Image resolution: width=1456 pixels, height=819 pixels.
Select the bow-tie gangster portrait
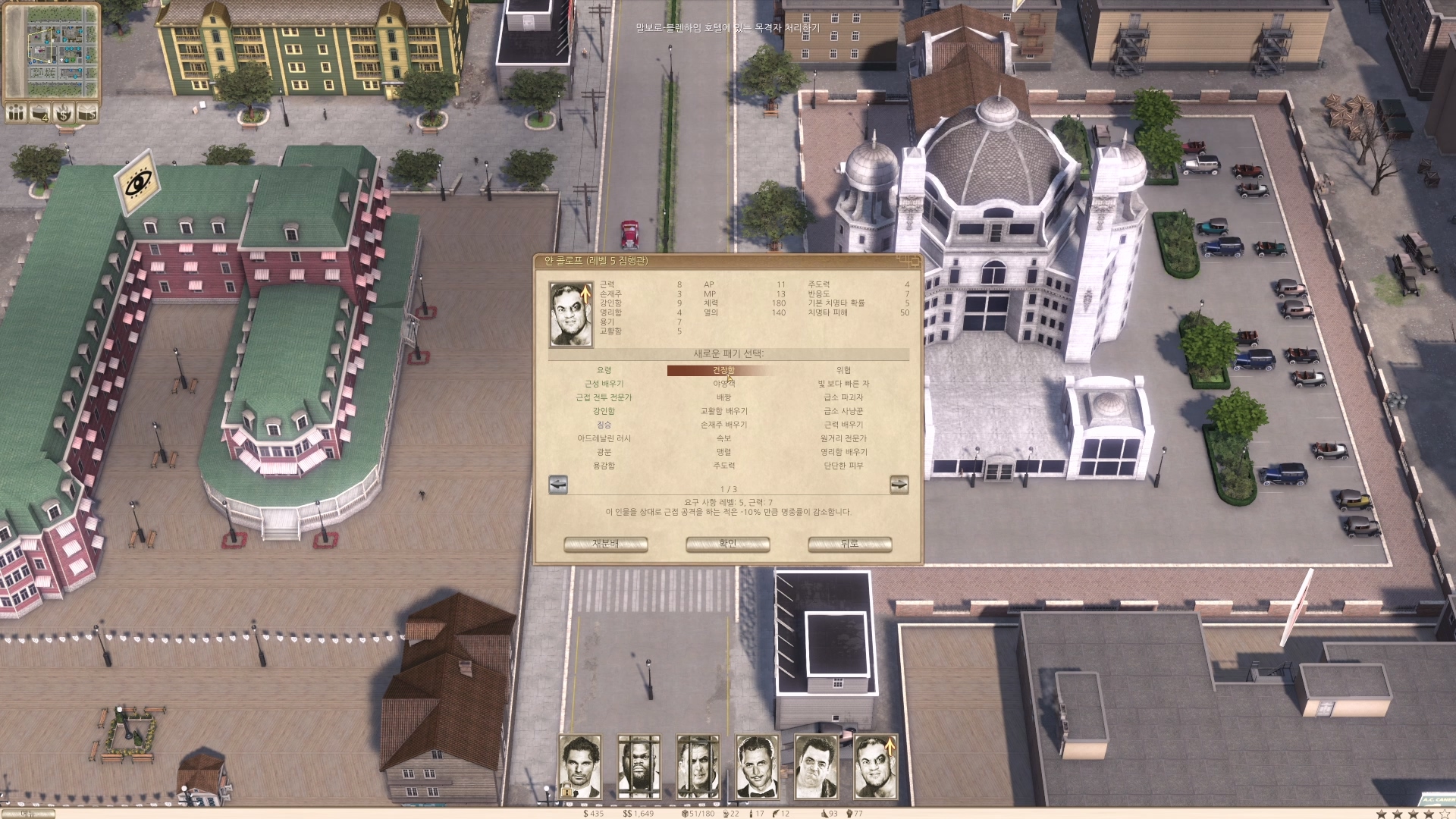pos(757,767)
